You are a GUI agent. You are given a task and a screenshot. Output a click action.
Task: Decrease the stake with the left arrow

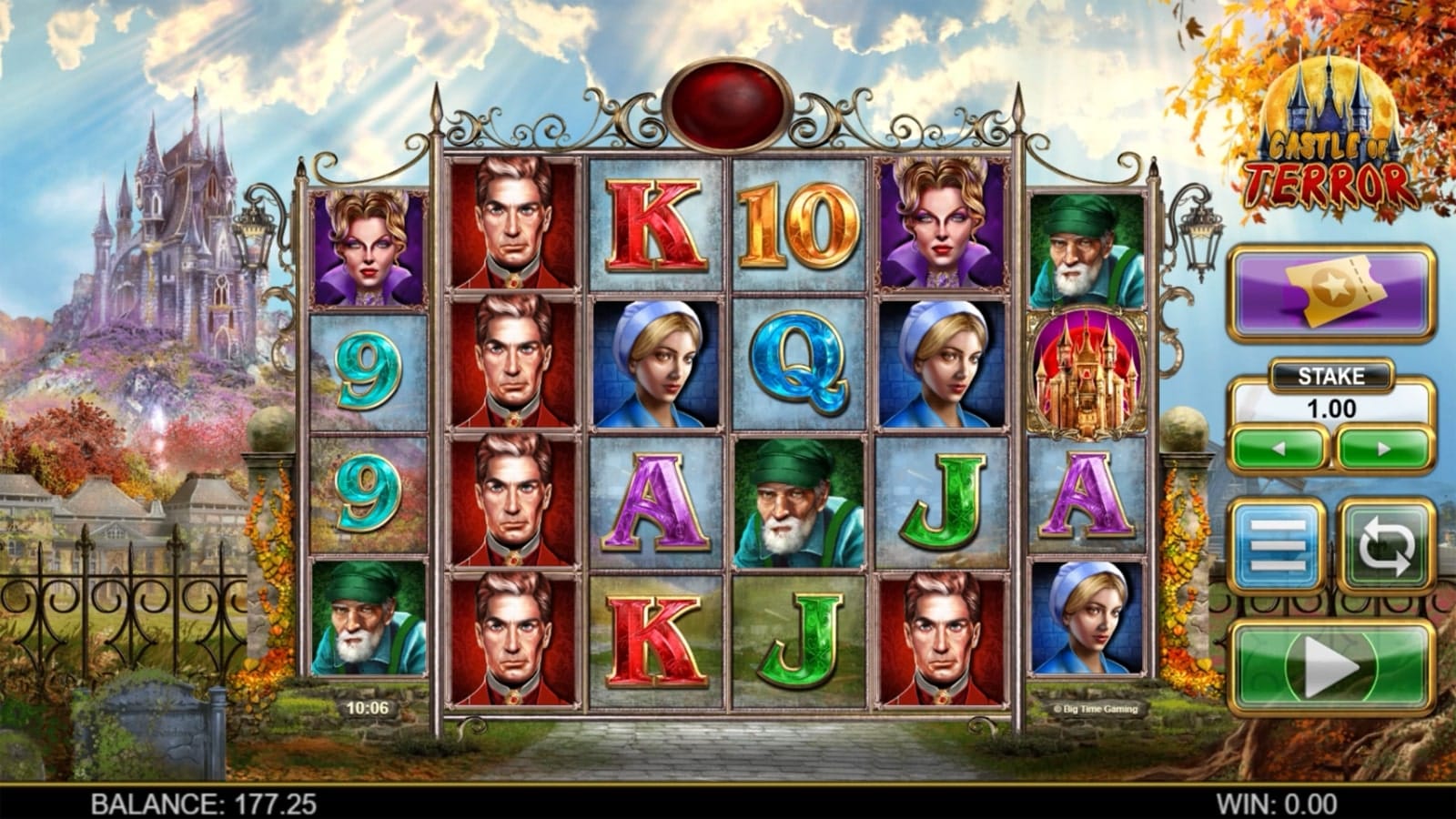1278,449
